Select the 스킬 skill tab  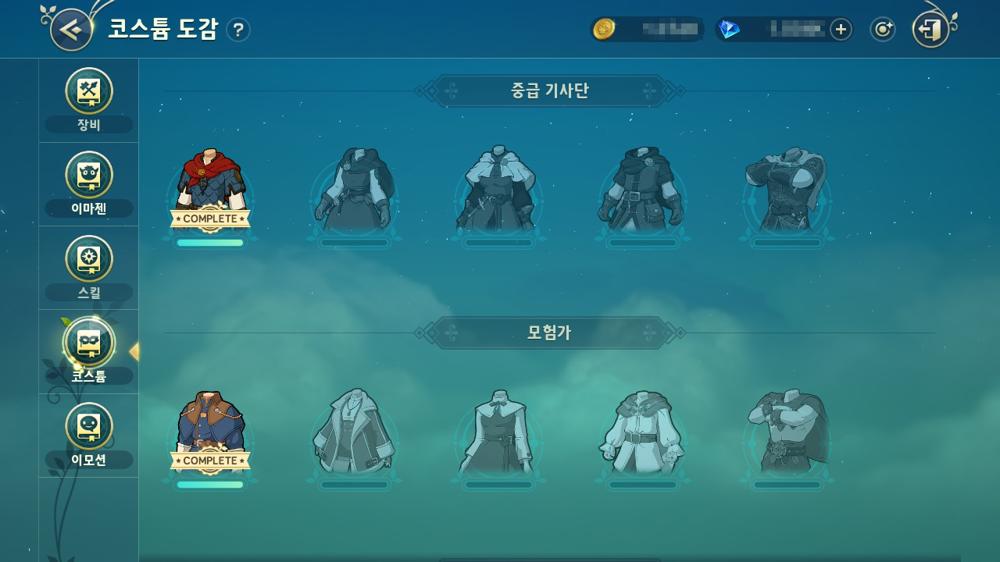point(89,268)
